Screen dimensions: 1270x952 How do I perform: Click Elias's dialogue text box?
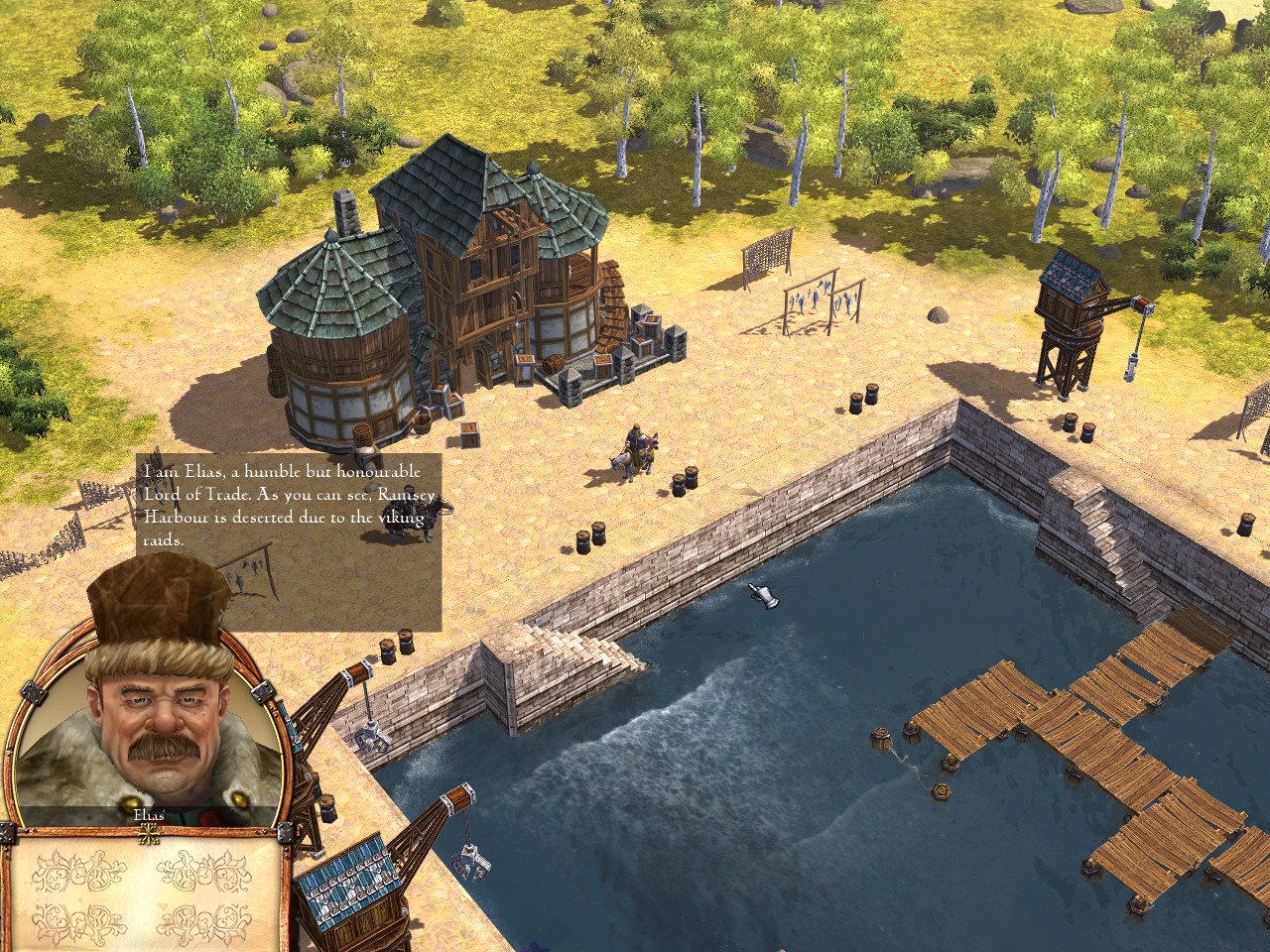pos(289,541)
